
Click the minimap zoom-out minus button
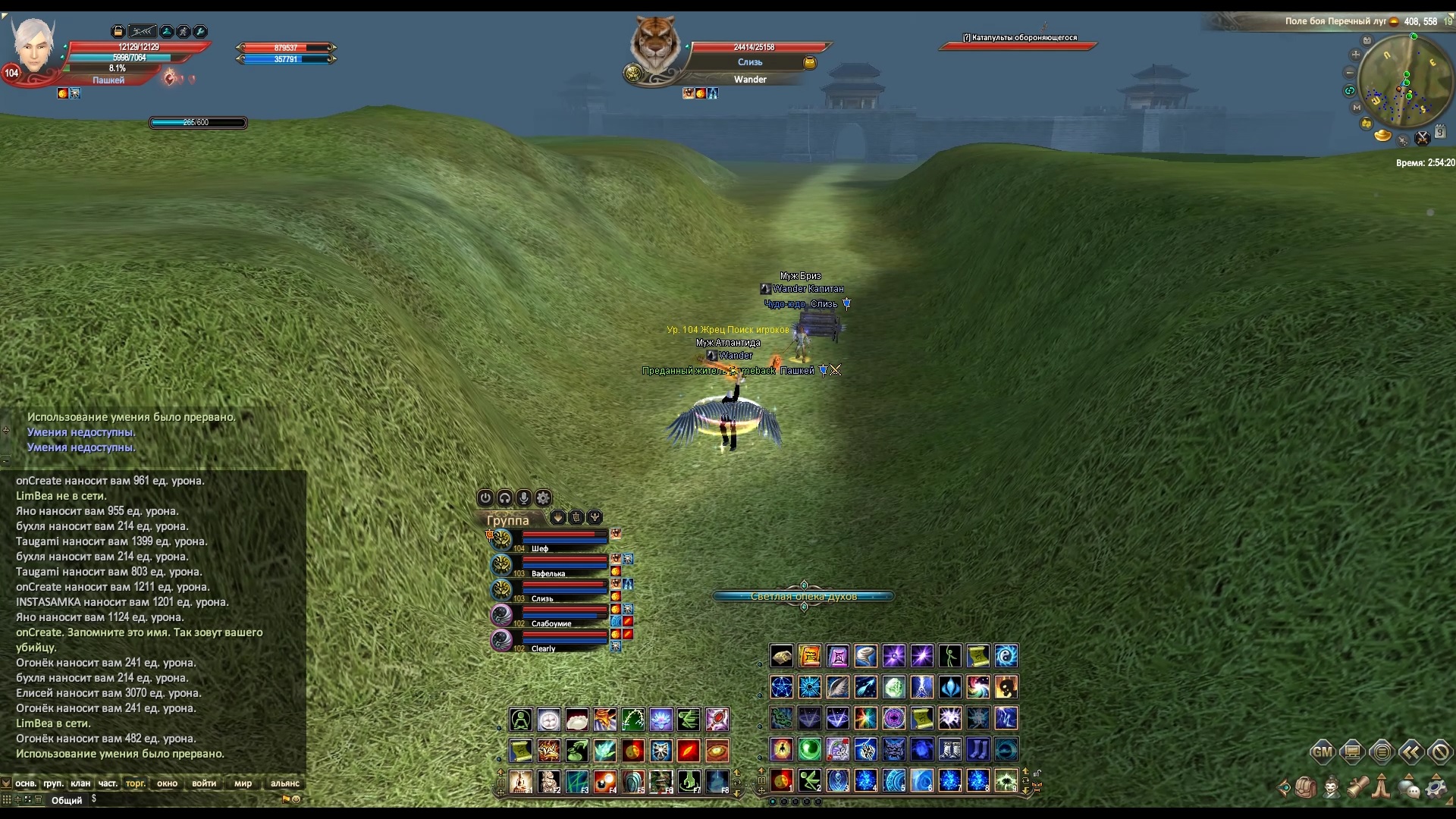[x=1350, y=73]
